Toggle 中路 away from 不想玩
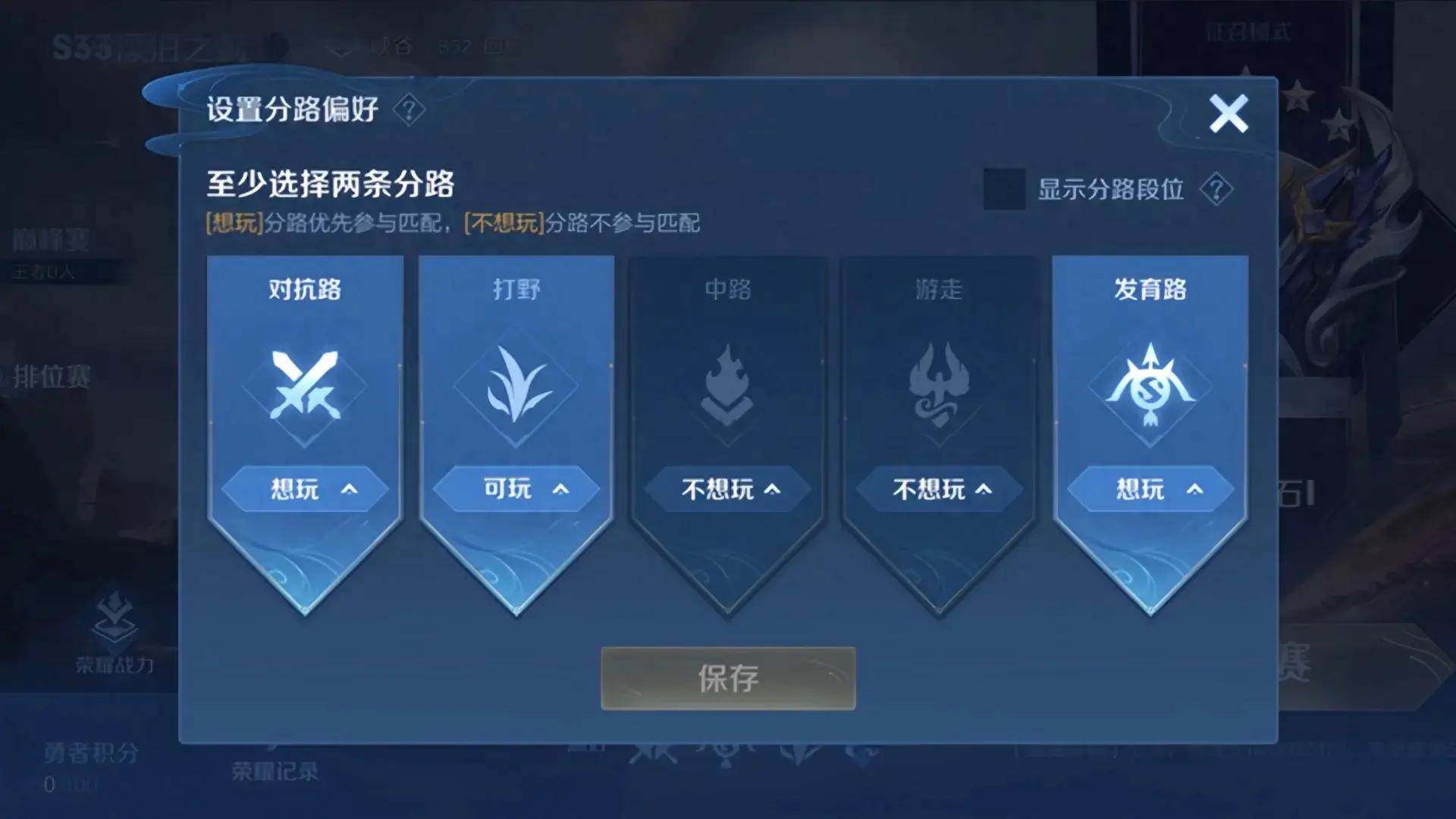This screenshot has width=1456, height=819. [x=727, y=489]
